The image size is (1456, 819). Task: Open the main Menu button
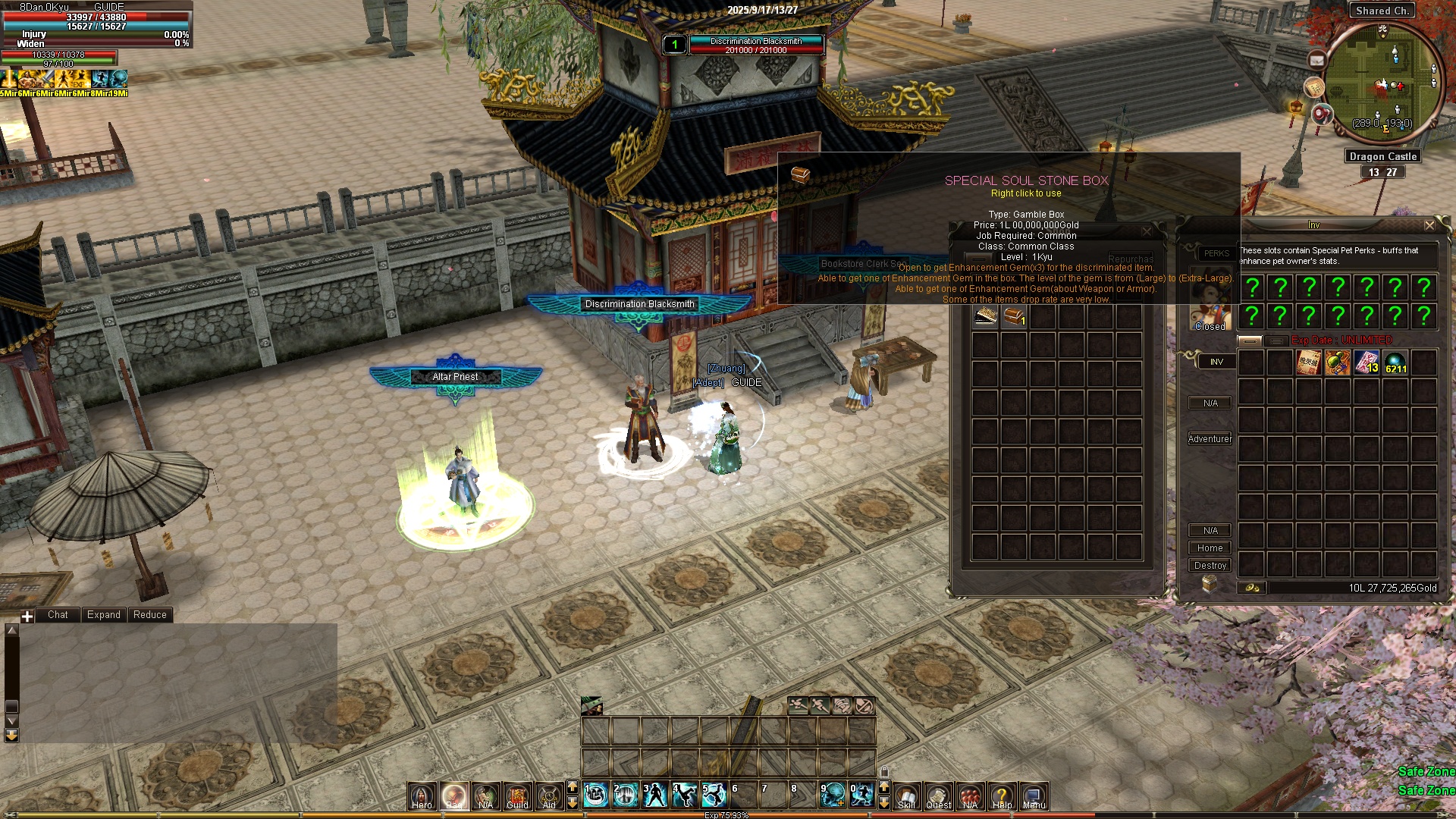1034,795
